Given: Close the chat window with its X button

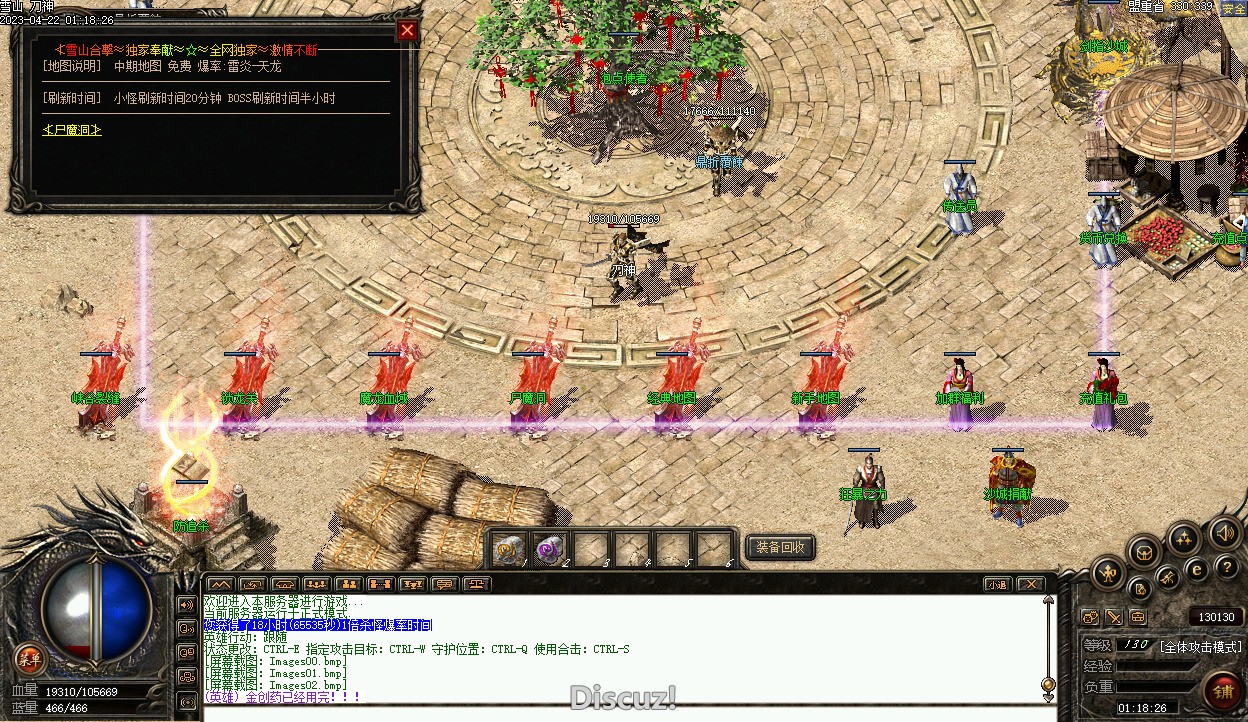Looking at the screenshot, I should click(1030, 584).
